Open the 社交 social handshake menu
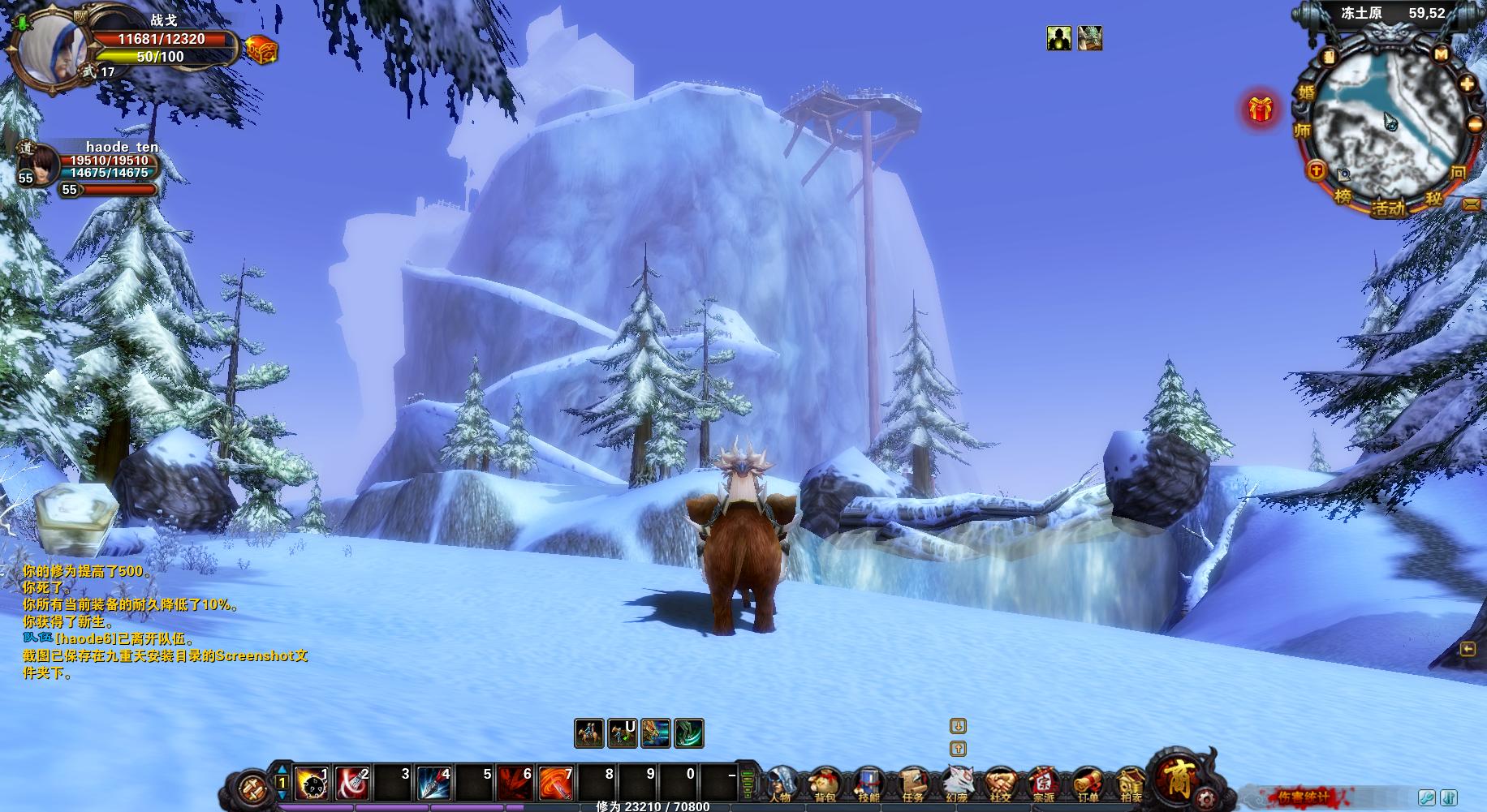Image resolution: width=1487 pixels, height=812 pixels. (x=1001, y=784)
